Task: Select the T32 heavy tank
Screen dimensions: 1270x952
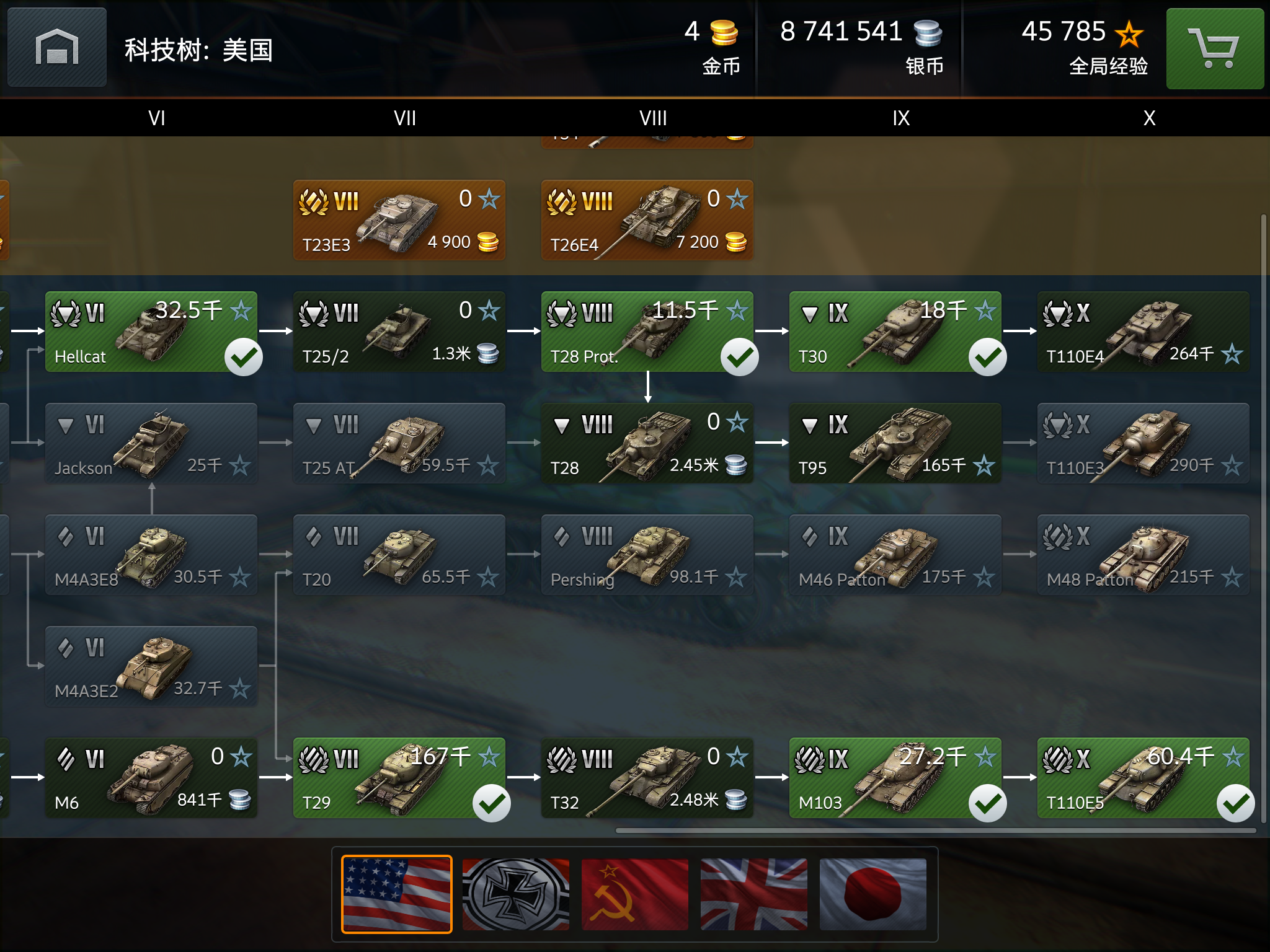Action: [647, 778]
